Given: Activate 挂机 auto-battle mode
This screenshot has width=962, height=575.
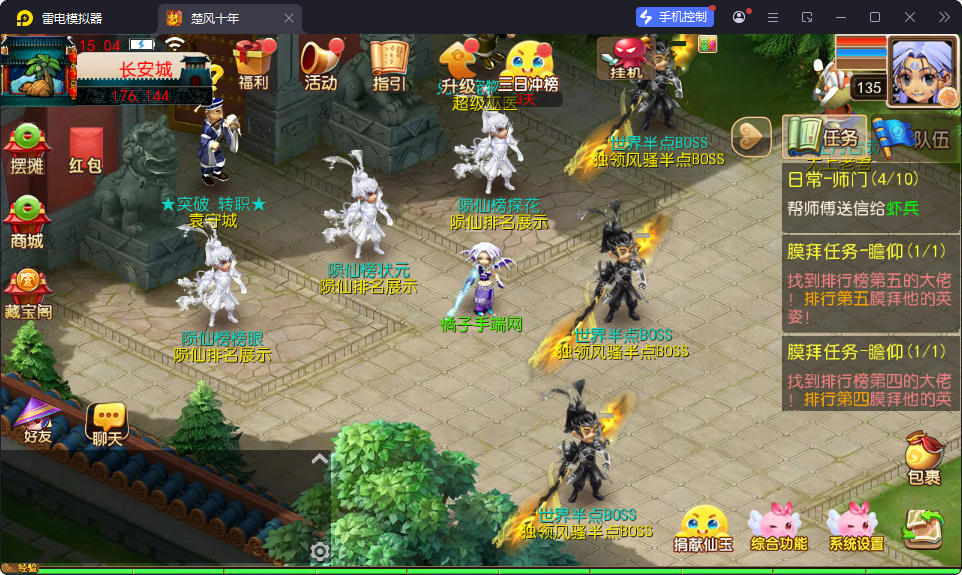Looking at the screenshot, I should 627,58.
